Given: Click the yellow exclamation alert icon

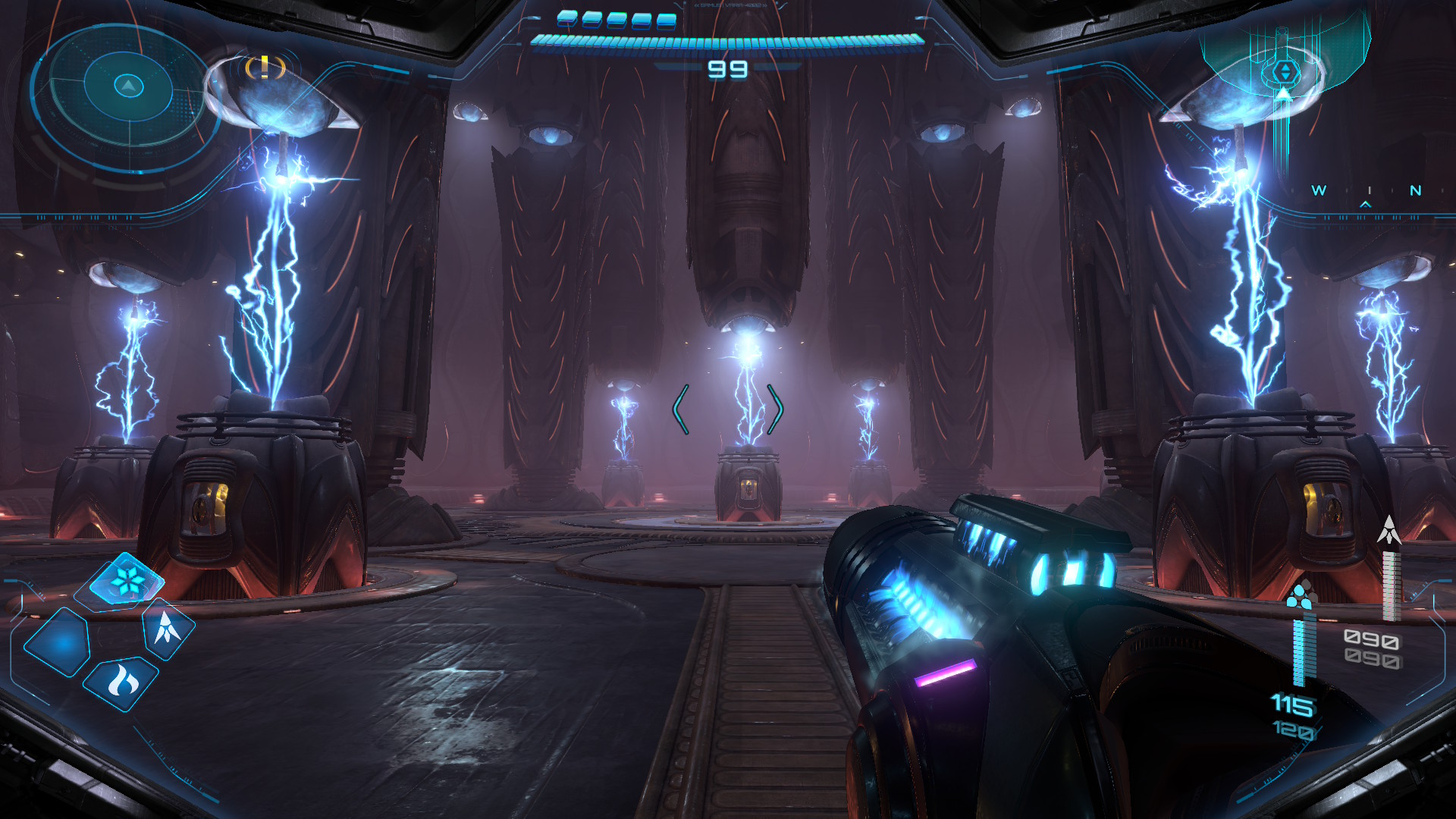Looking at the screenshot, I should point(265,67).
